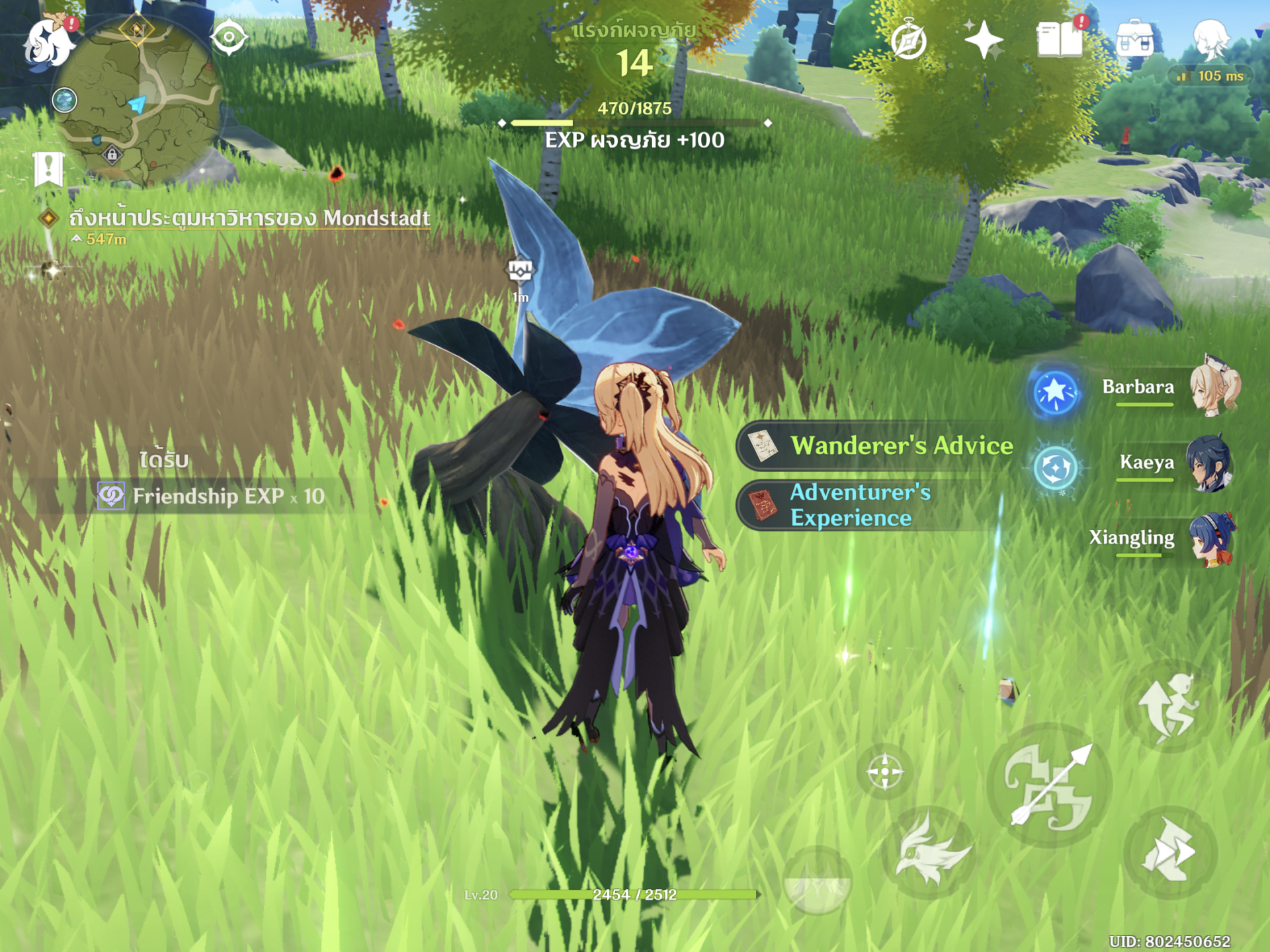1270x952 pixels.
Task: Toggle the aiming crosshair button
Action: (884, 771)
